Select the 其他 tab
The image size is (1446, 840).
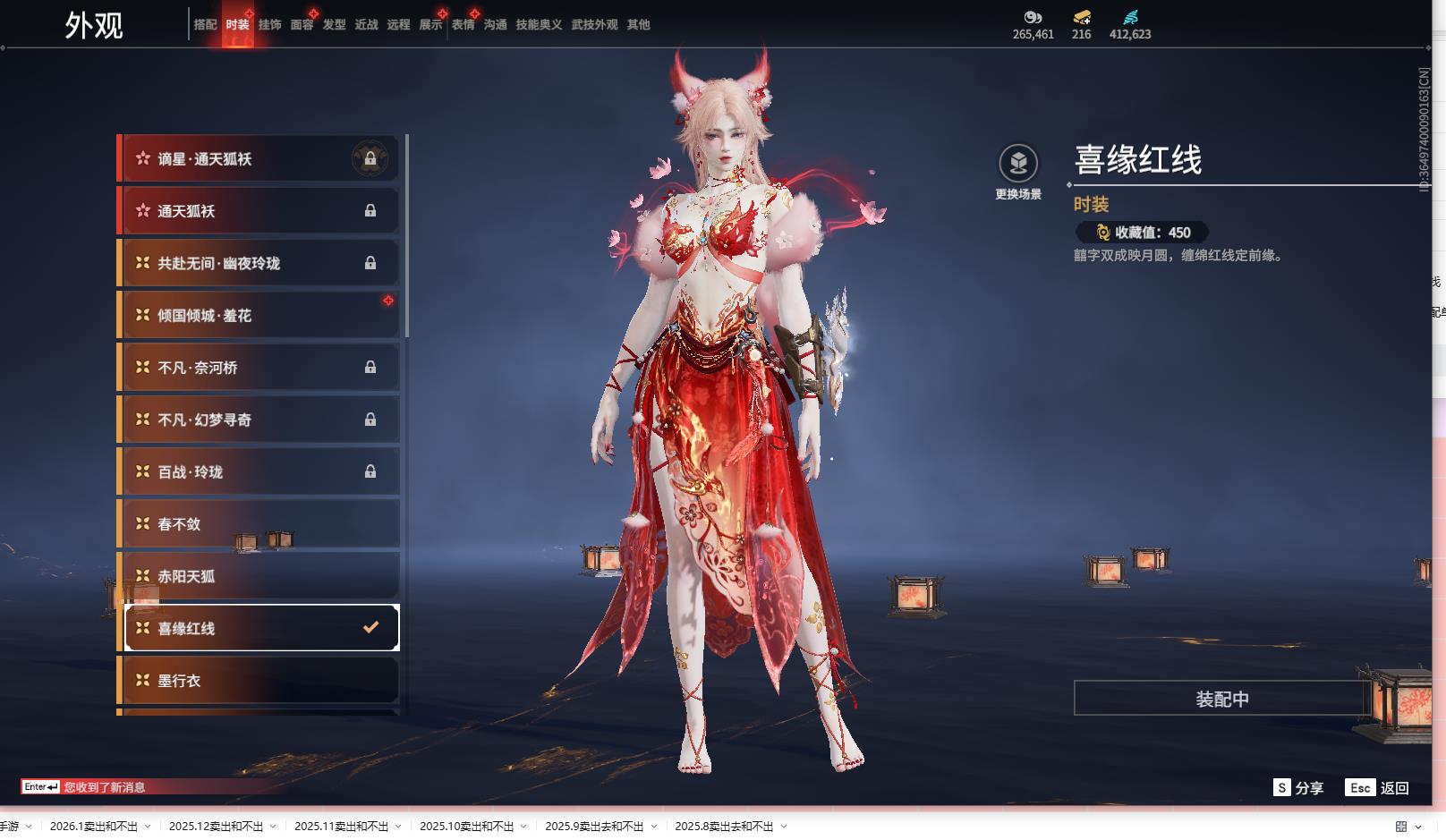(x=638, y=25)
